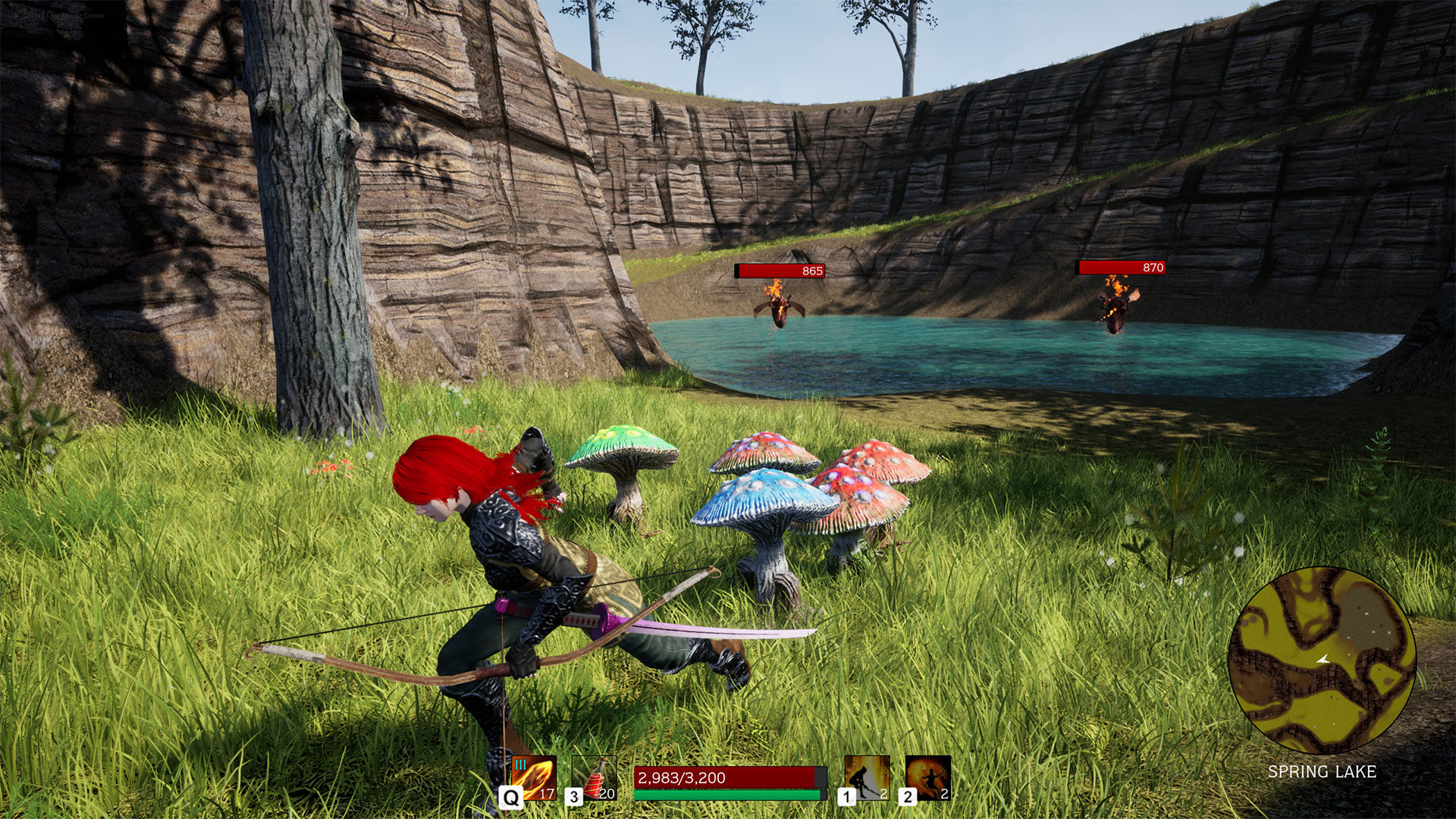Click the number 2 keybind badge
Image resolution: width=1456 pixels, height=819 pixels.
pos(907,796)
